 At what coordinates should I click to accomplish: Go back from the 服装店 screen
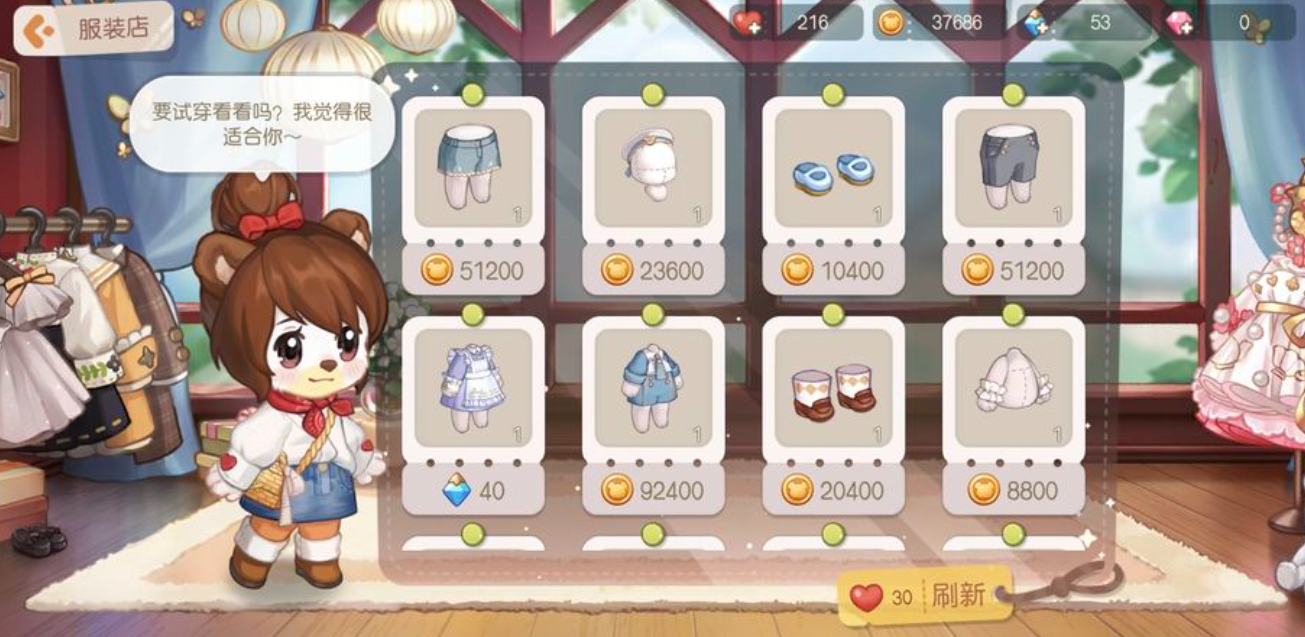pyautogui.click(x=38, y=30)
